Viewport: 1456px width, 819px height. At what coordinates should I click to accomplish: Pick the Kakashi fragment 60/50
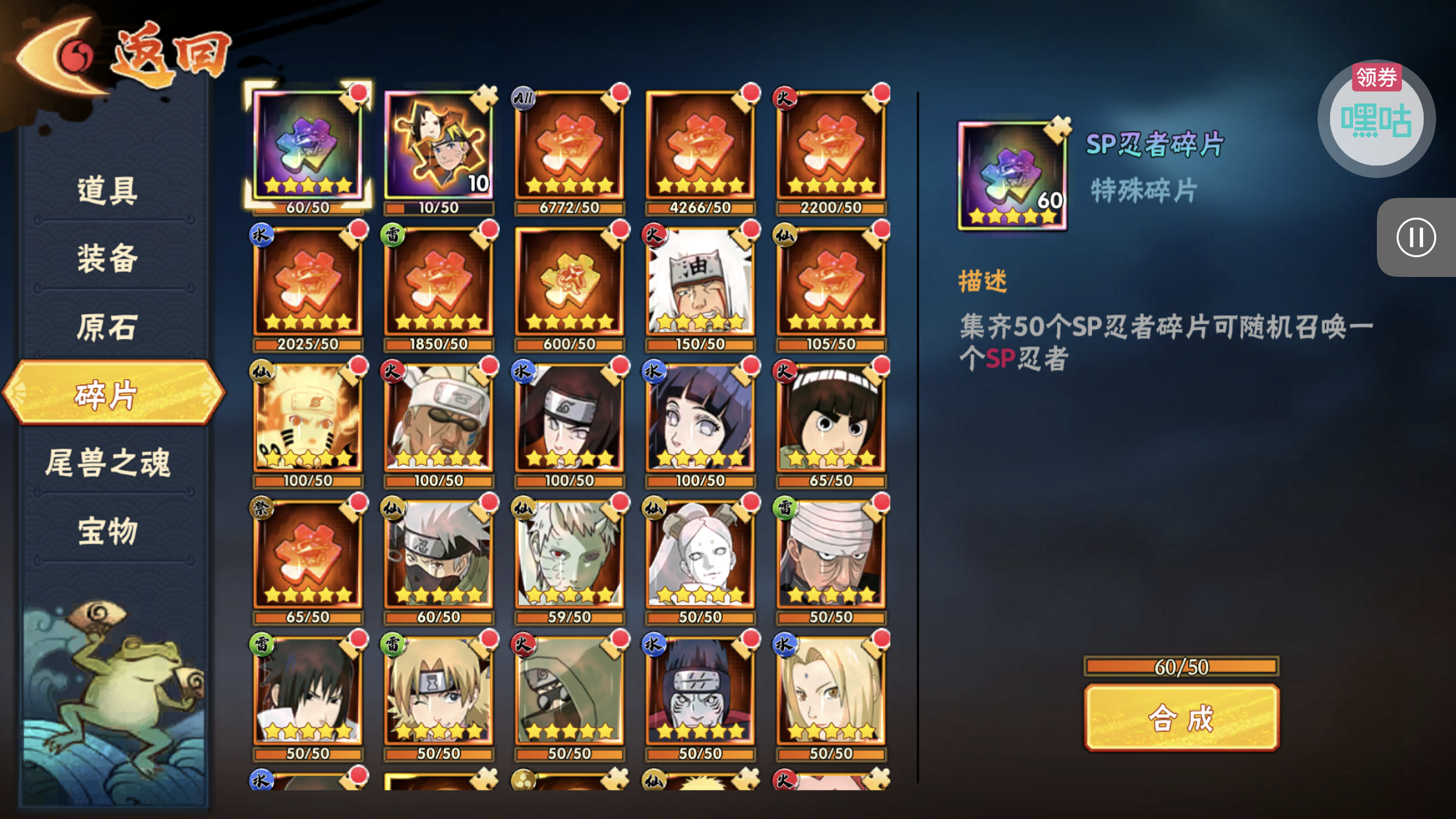coord(439,555)
